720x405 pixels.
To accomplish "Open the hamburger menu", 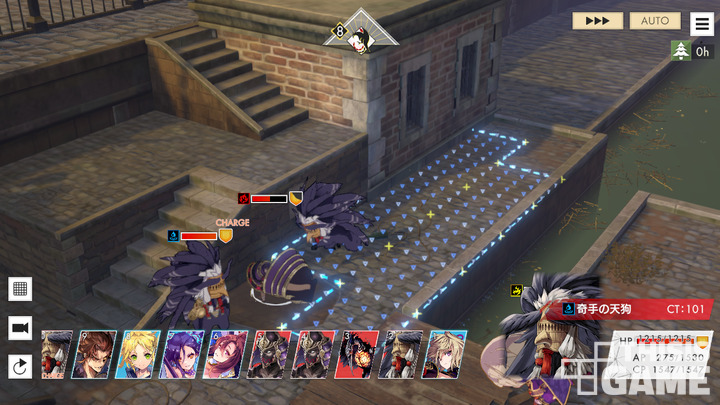I will (x=703, y=24).
